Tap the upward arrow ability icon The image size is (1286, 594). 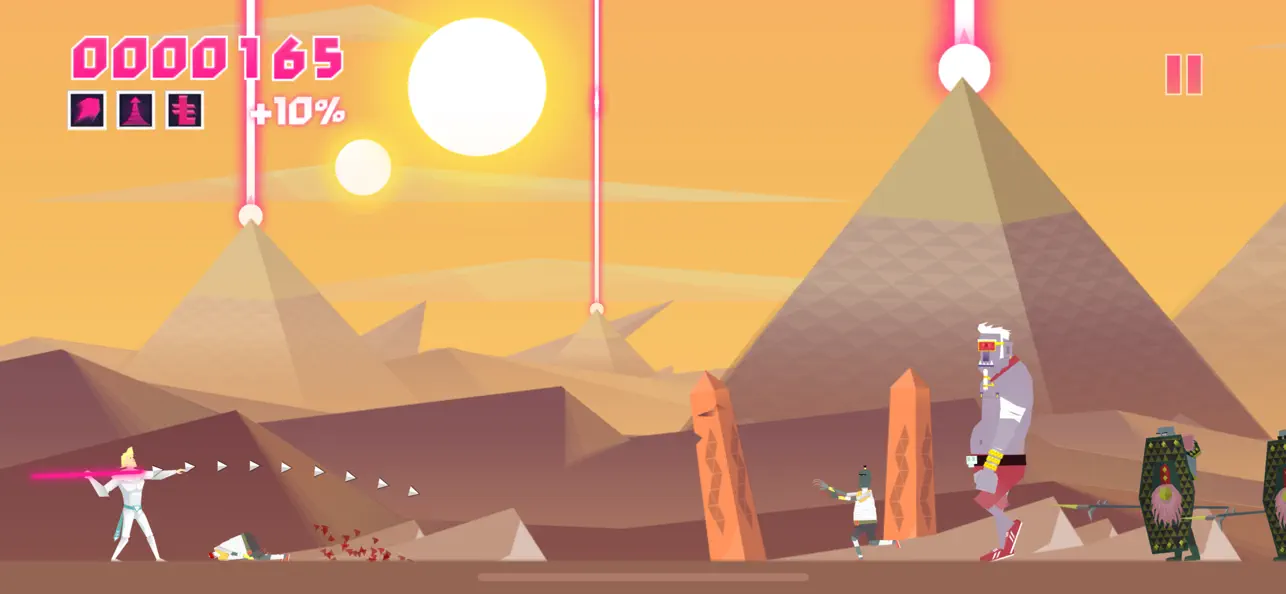click(135, 110)
